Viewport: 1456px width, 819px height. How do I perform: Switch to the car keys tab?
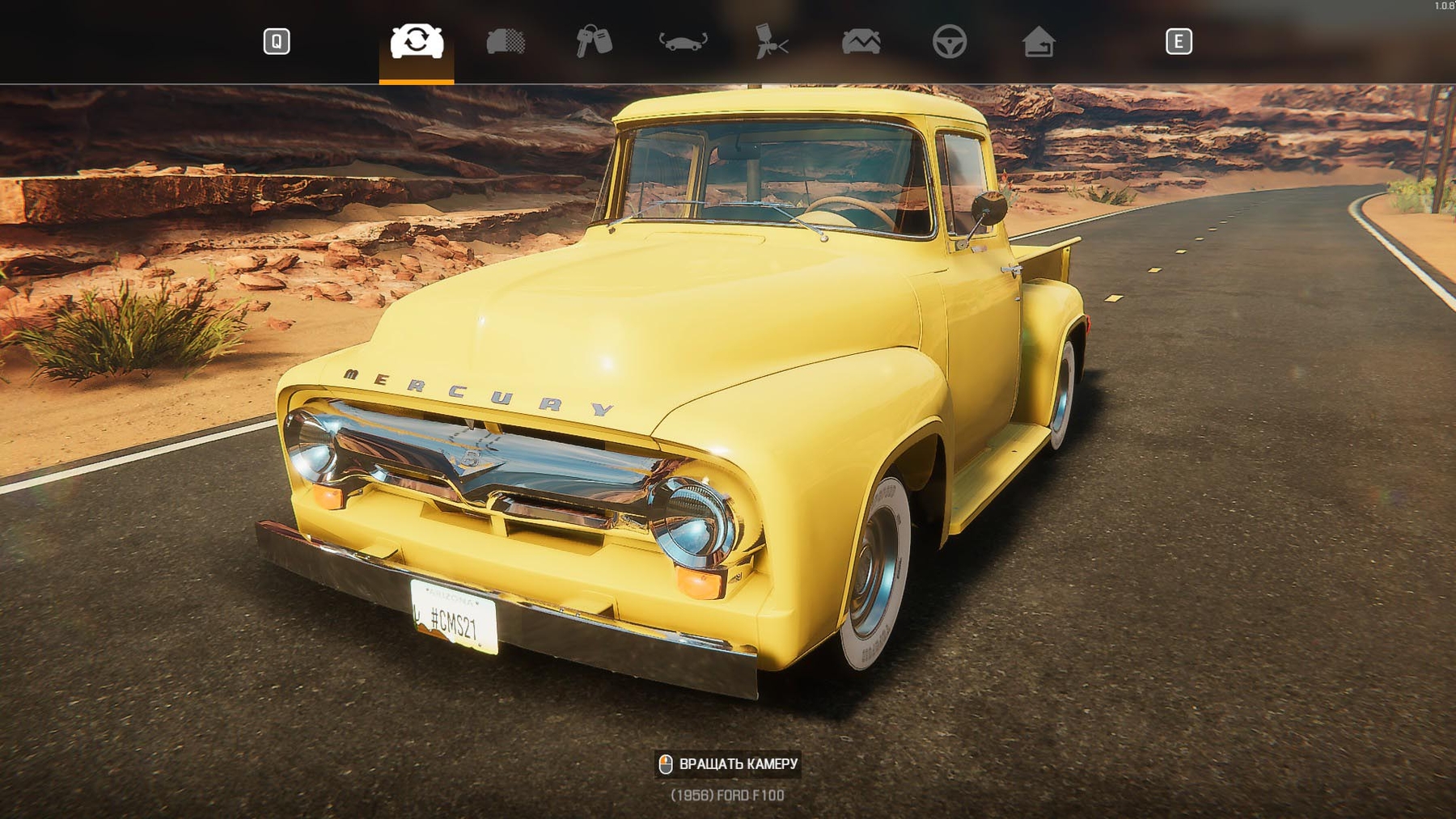tap(594, 41)
